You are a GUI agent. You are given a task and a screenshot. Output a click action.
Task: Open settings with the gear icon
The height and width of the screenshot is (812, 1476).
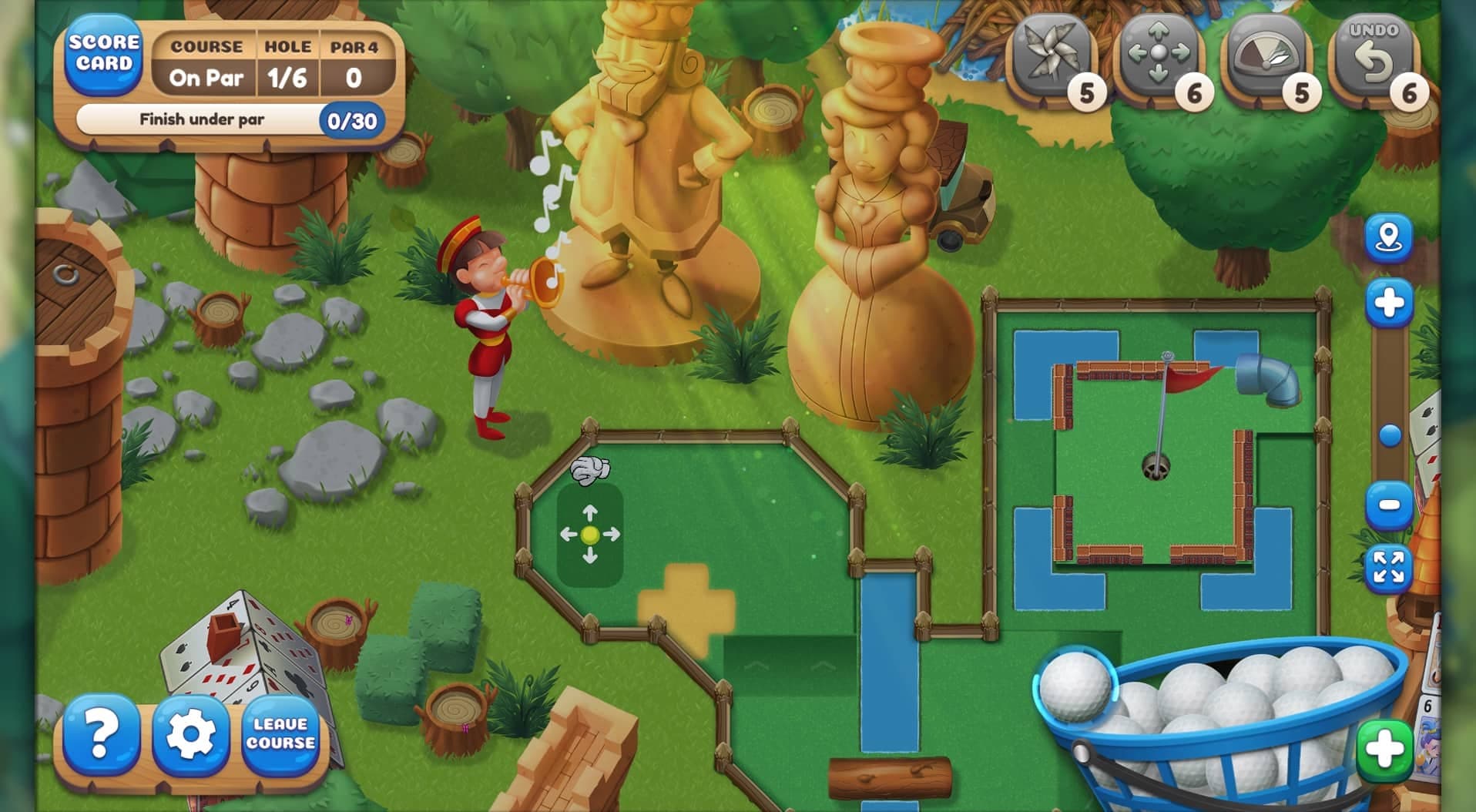(x=192, y=733)
